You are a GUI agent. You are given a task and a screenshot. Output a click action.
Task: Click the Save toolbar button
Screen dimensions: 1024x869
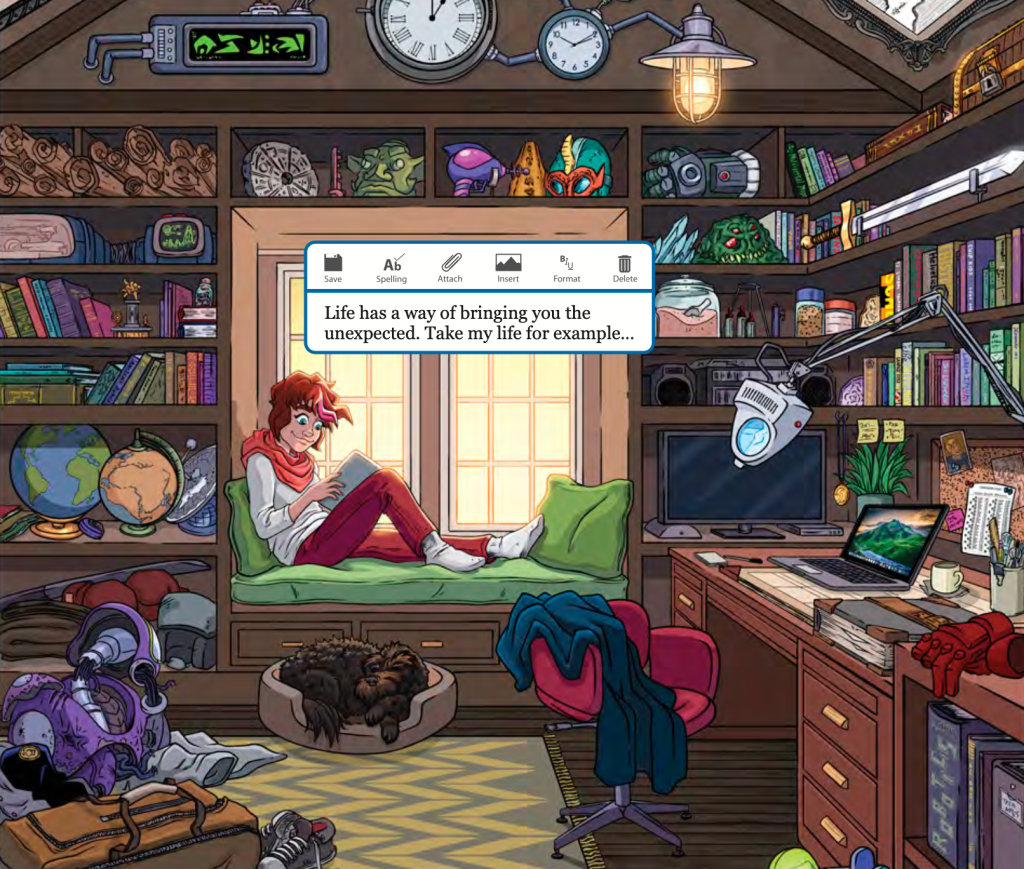tap(333, 267)
